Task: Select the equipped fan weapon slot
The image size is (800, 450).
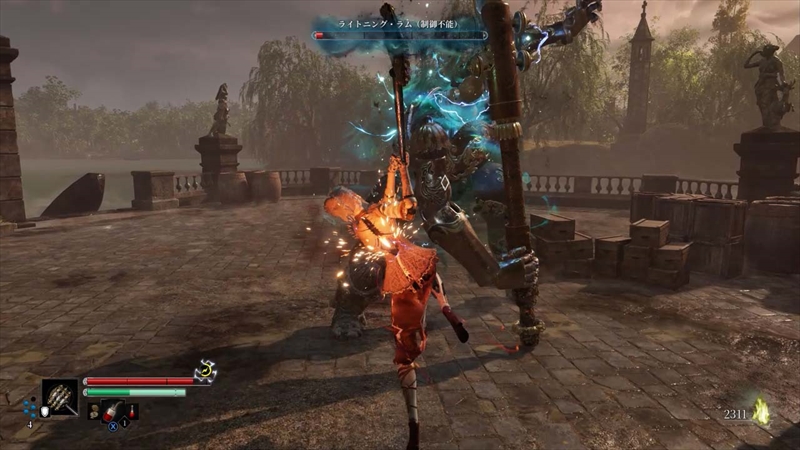Action: click(x=60, y=397)
